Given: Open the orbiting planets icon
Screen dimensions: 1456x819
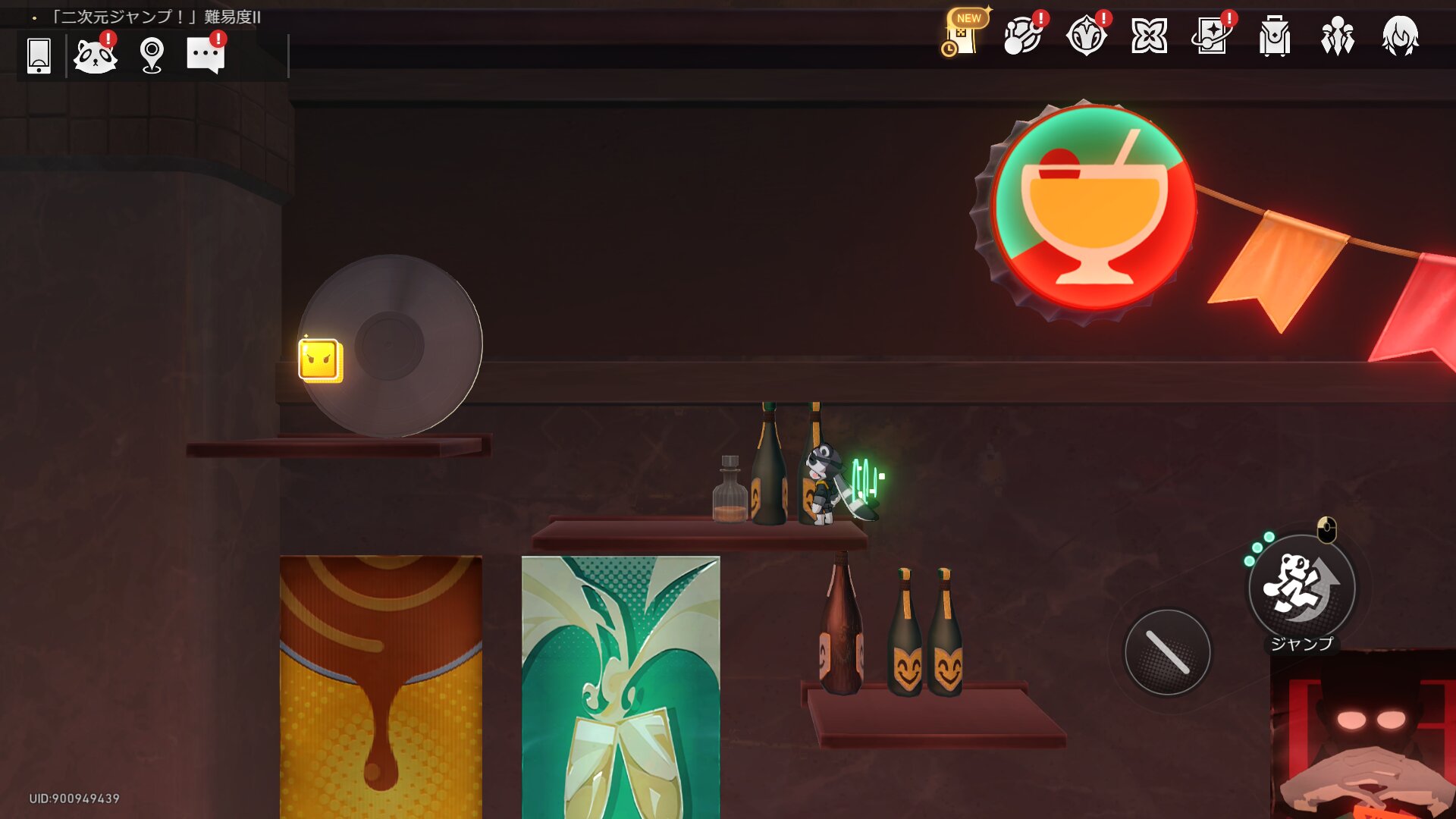Looking at the screenshot, I should click(1023, 36).
